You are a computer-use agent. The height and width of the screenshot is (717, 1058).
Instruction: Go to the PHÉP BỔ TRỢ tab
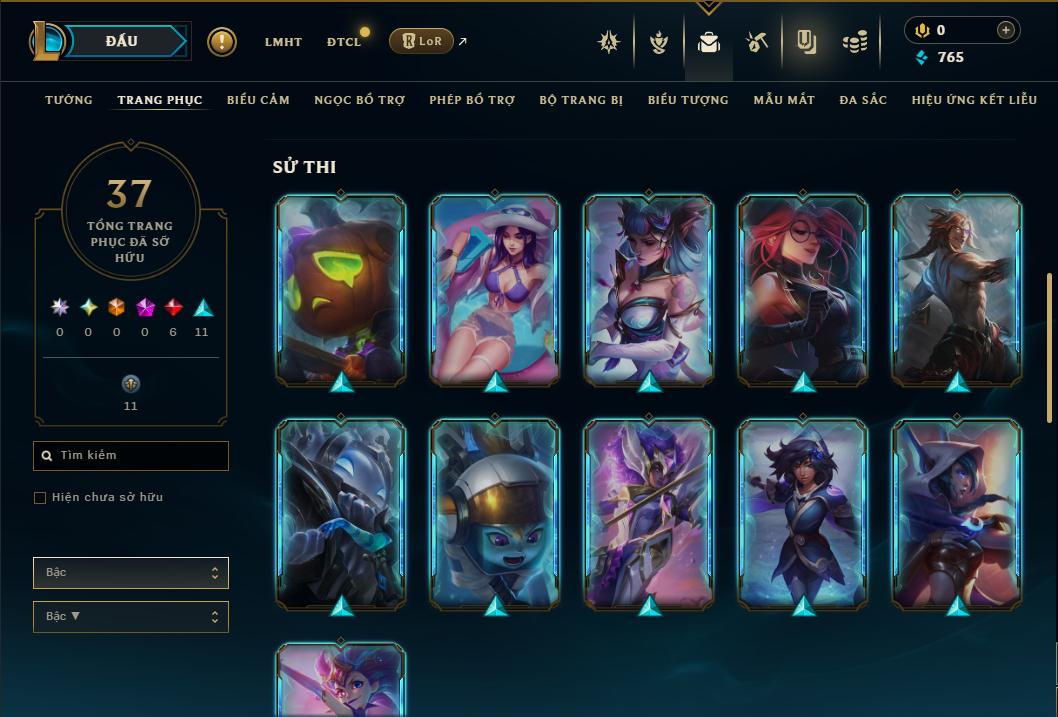tap(472, 100)
